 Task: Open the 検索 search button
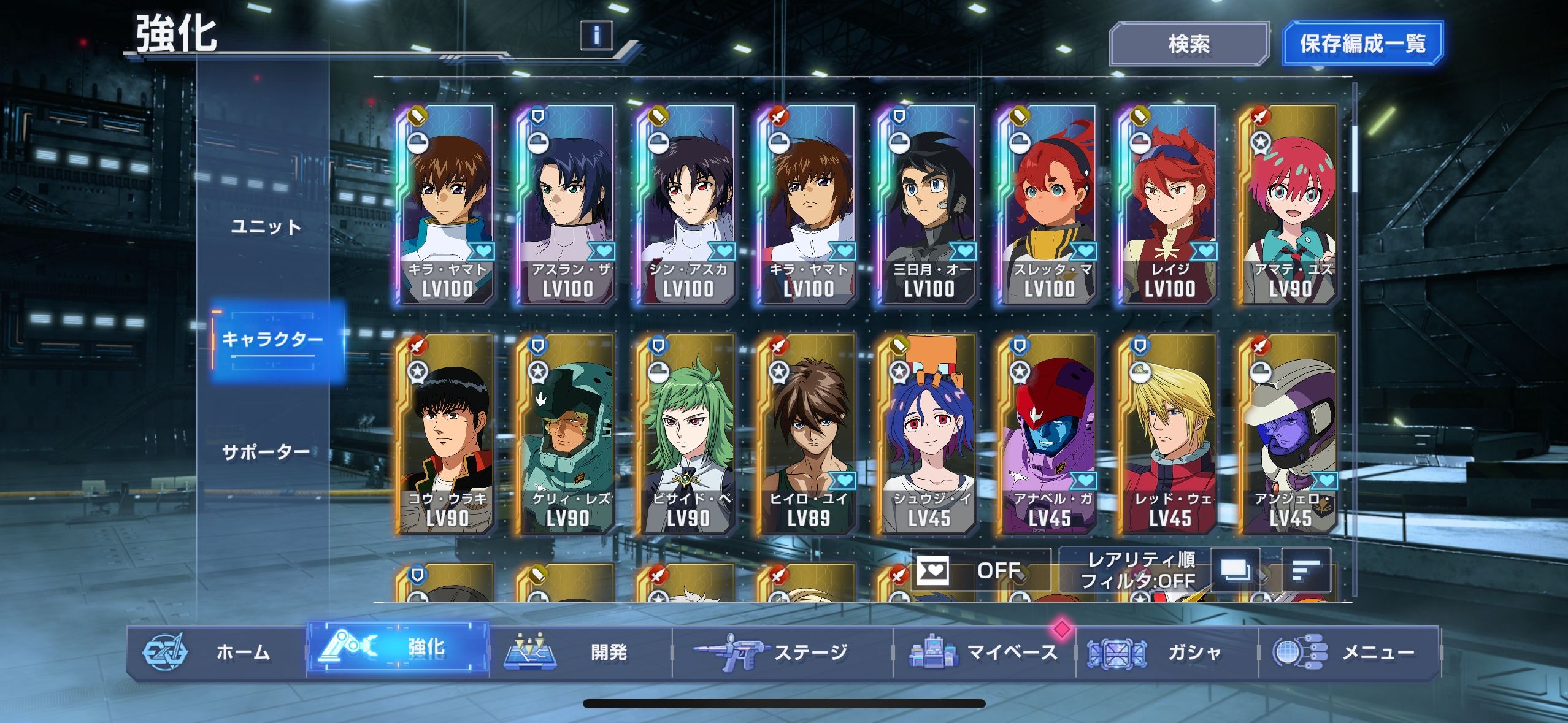(1188, 44)
